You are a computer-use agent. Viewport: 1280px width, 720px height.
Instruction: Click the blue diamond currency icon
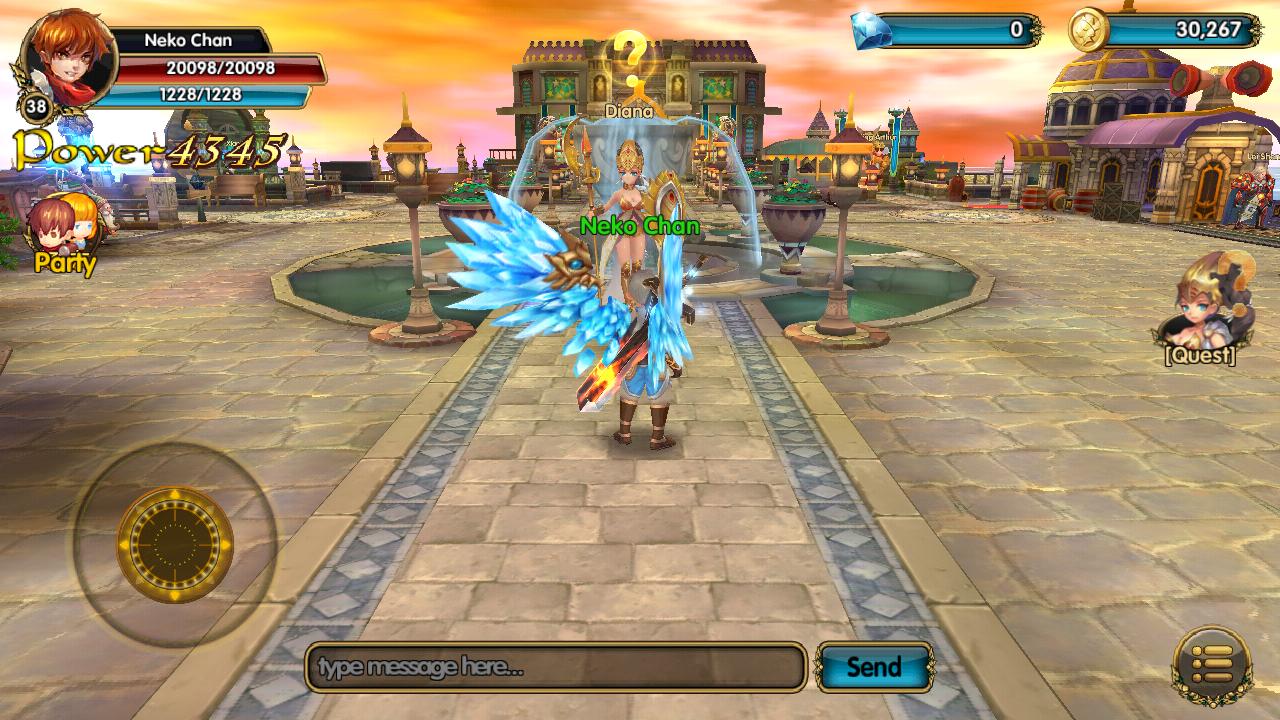pos(871,31)
